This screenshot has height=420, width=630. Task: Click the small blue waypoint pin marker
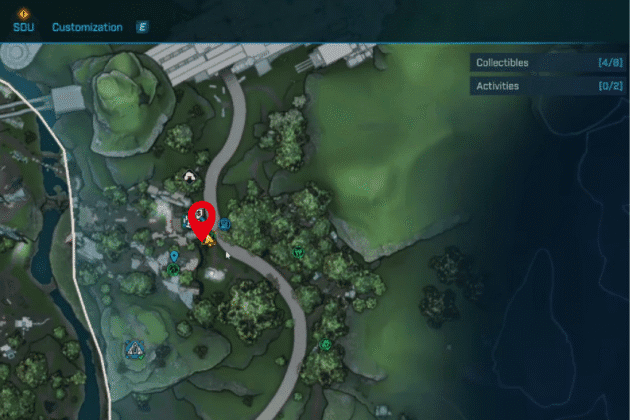coord(174,257)
